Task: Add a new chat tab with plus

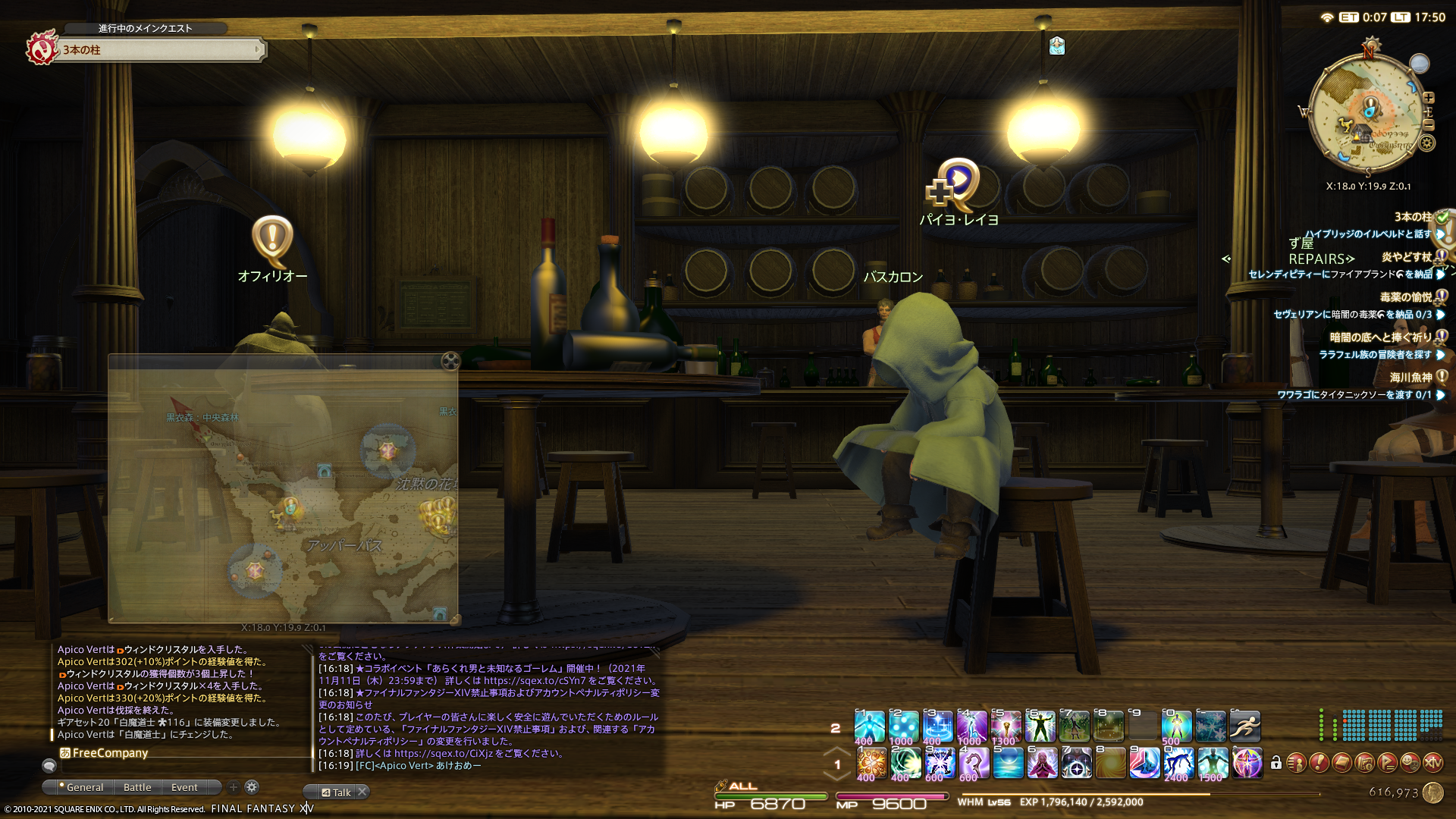Action: (x=234, y=787)
